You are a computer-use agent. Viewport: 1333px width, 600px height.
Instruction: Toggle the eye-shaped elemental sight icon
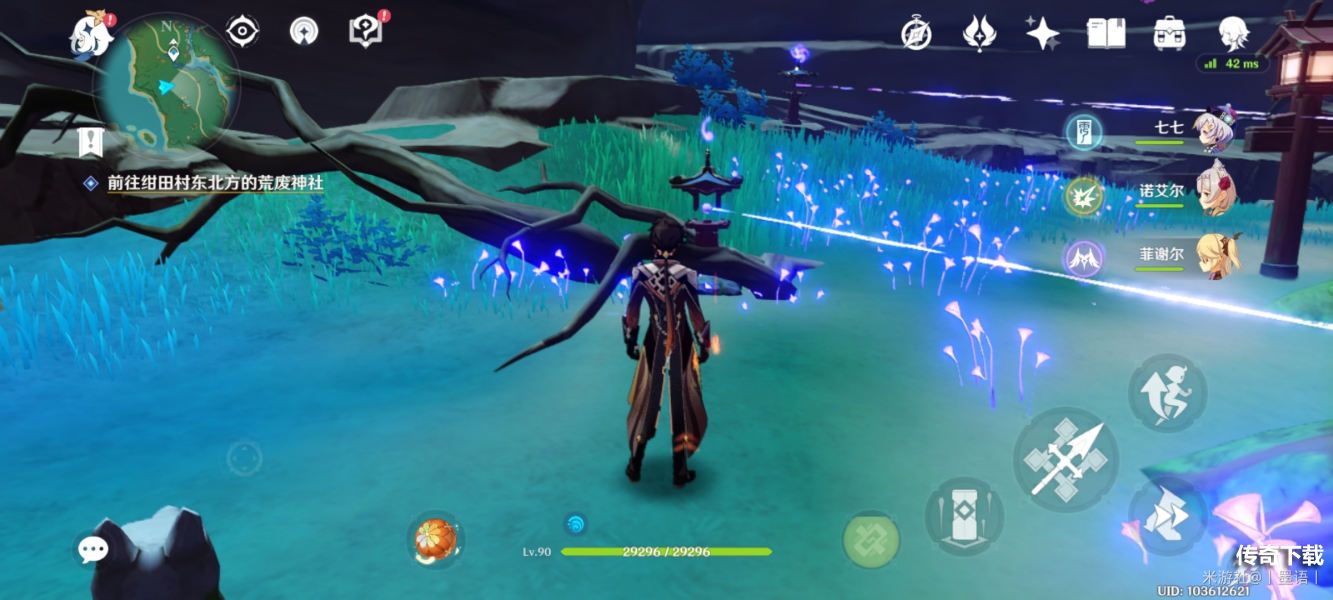pos(242,31)
